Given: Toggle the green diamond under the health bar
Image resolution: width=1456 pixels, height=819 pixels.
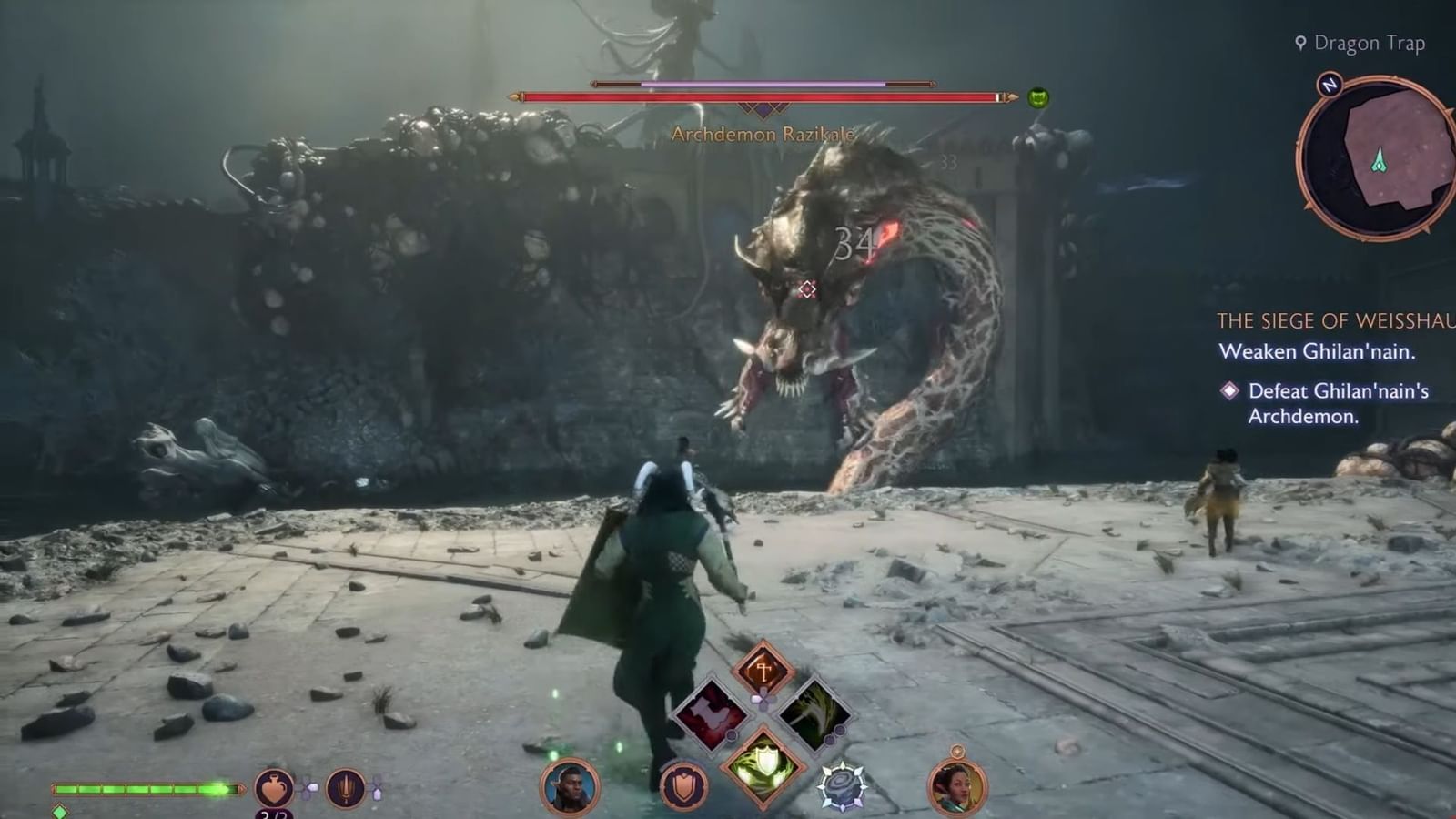Looking at the screenshot, I should click(60, 812).
